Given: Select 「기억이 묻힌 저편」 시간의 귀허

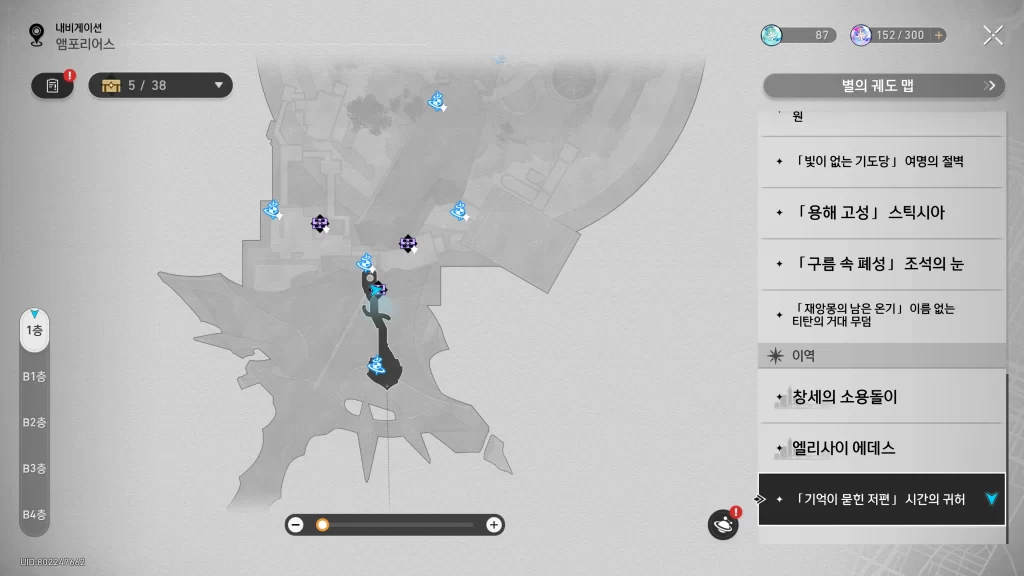Looking at the screenshot, I should point(880,499).
